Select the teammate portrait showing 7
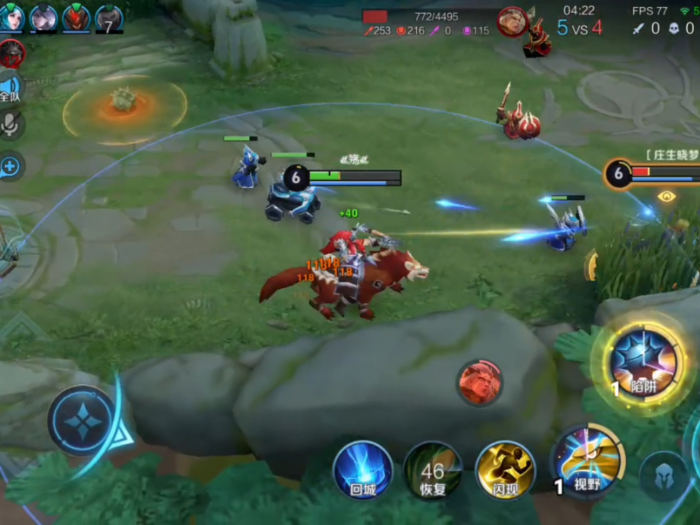 coord(108,17)
